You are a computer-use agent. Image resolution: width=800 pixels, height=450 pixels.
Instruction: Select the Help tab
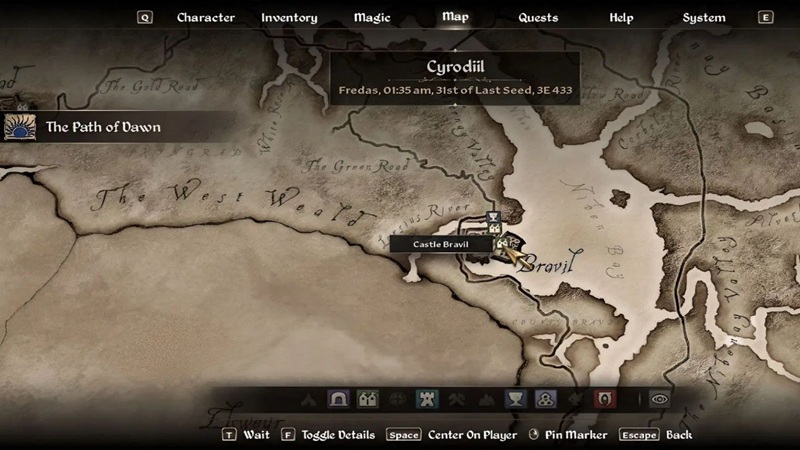click(x=621, y=18)
